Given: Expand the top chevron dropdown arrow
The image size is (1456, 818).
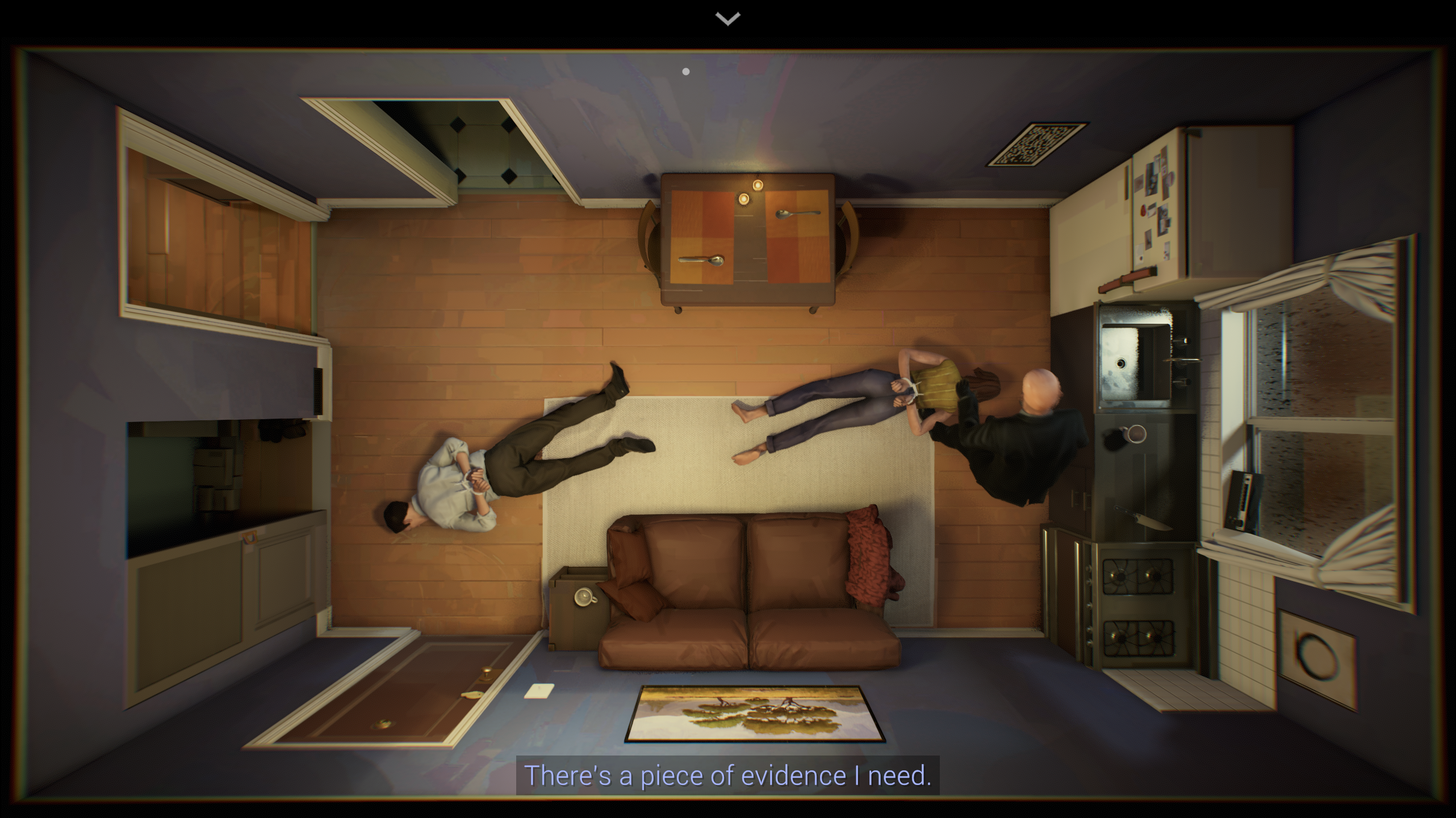Looking at the screenshot, I should coord(727,19).
